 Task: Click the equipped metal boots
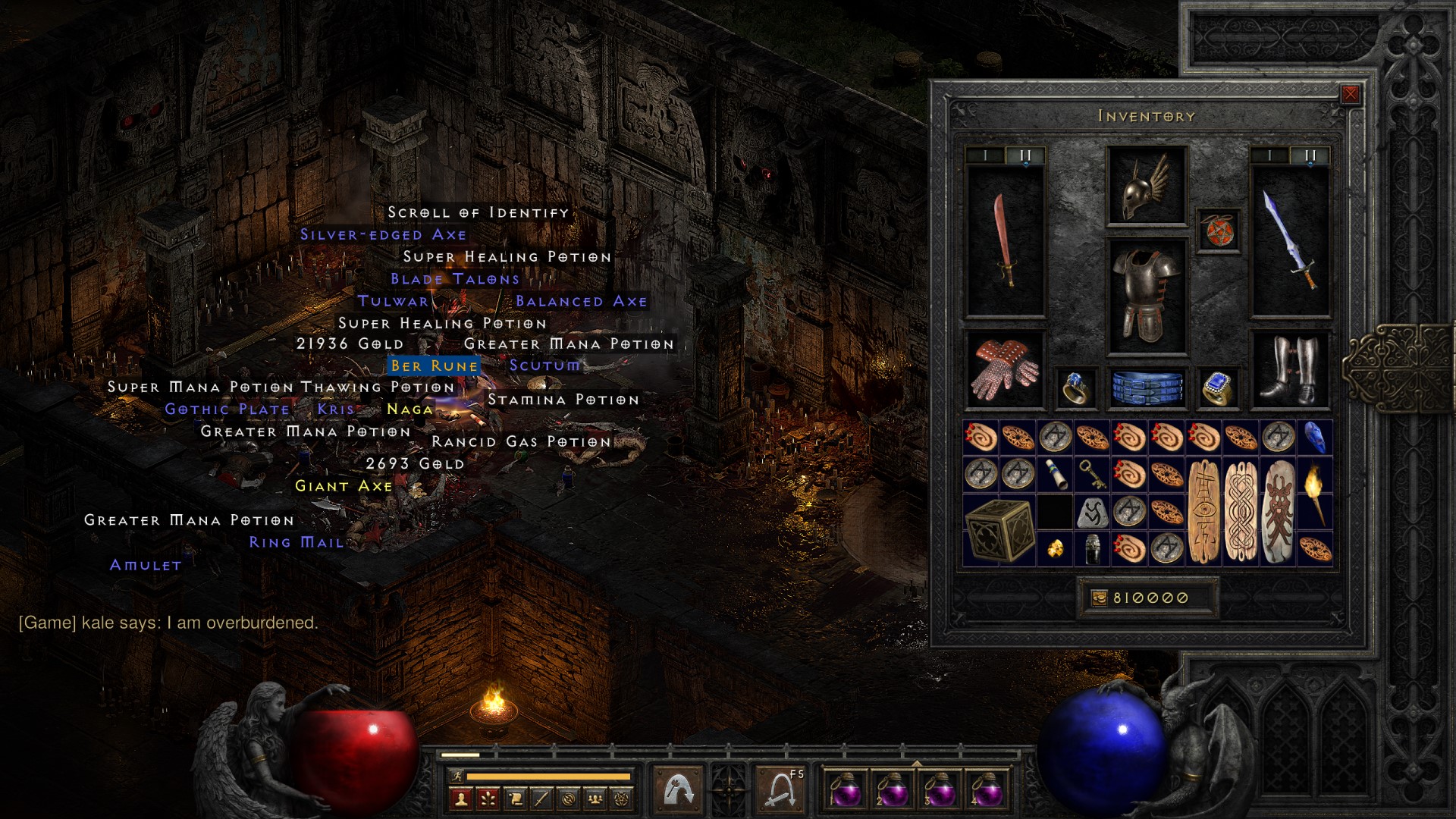tap(1289, 370)
